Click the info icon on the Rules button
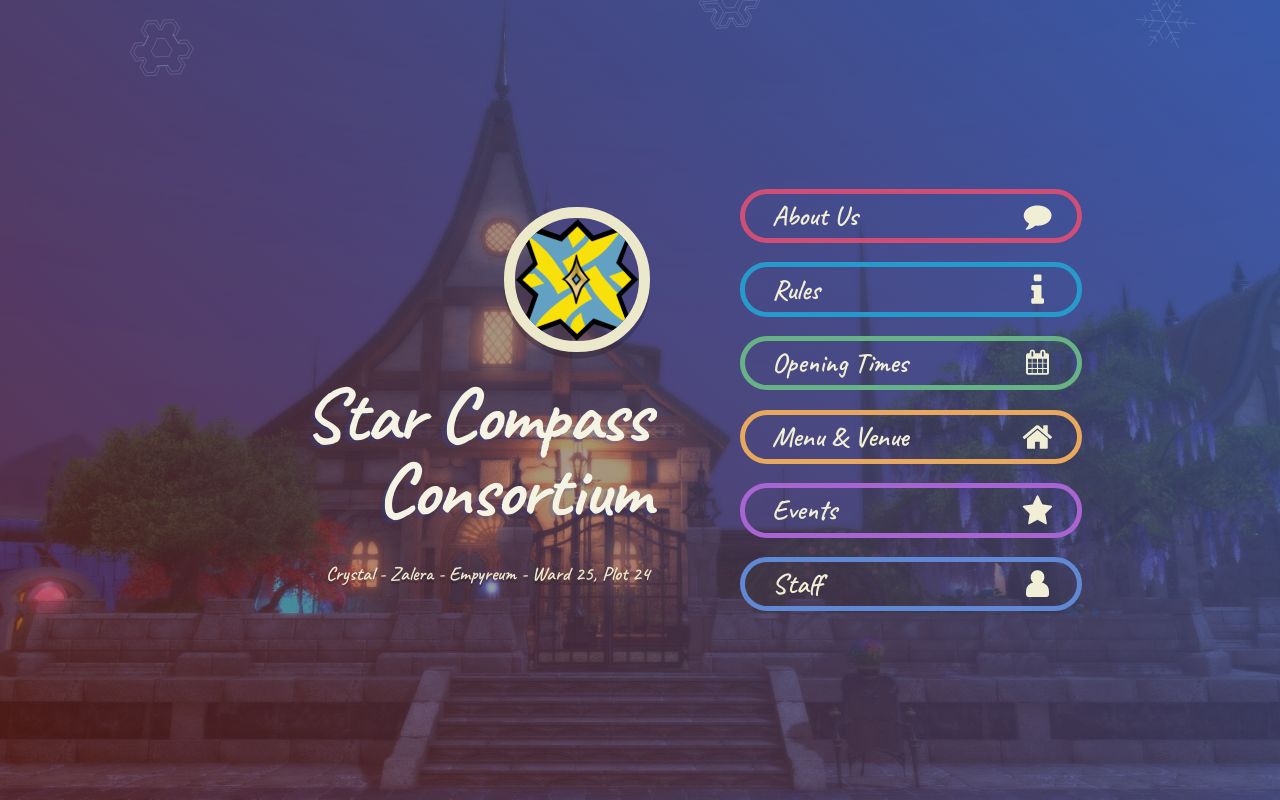This screenshot has height=800, width=1280. pyautogui.click(x=1037, y=290)
